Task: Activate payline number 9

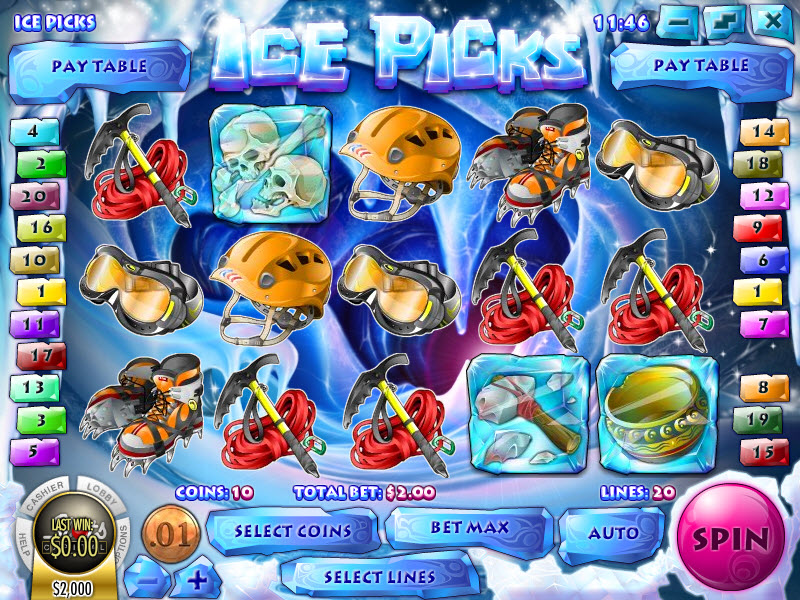Action: (762, 228)
